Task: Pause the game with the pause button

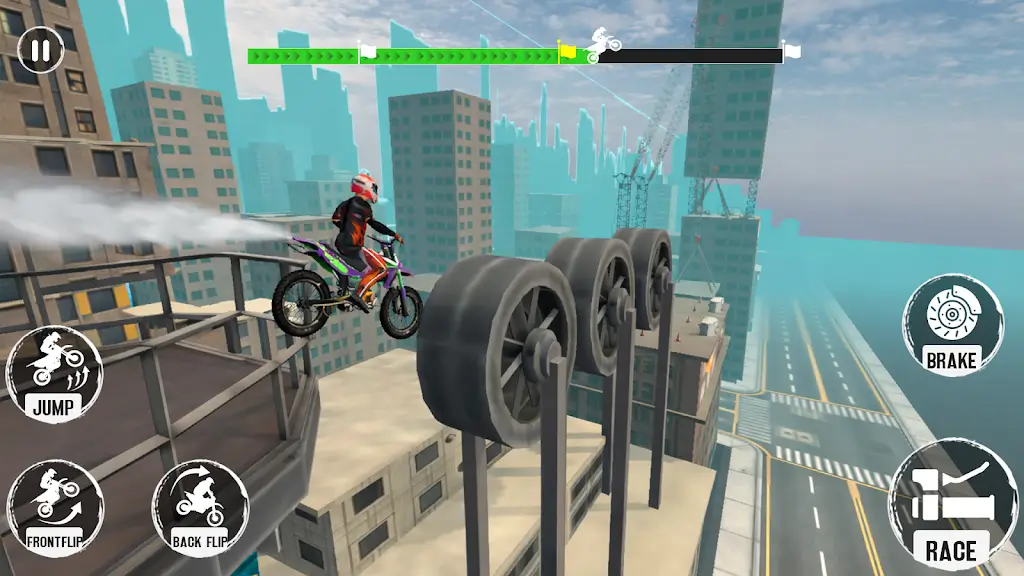Action: pyautogui.click(x=40, y=50)
